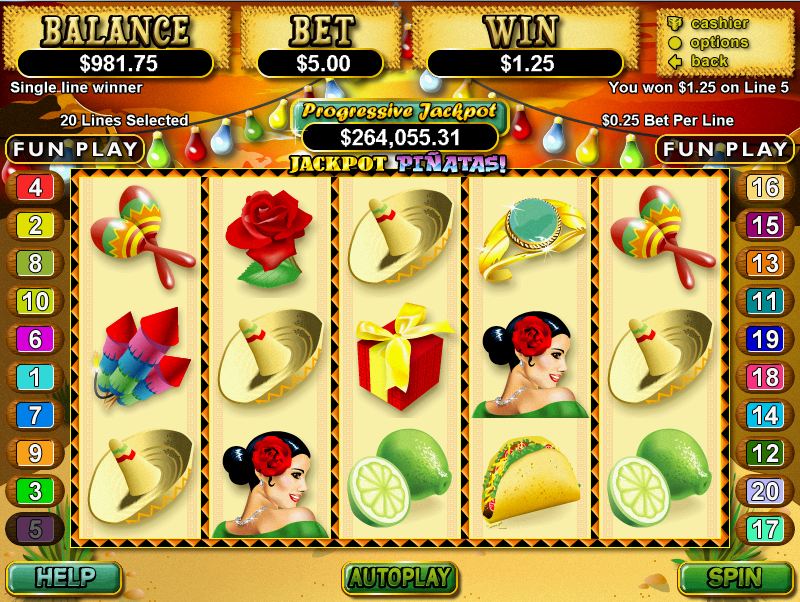Choose payline 19 marker
800x602 pixels.
click(x=765, y=339)
